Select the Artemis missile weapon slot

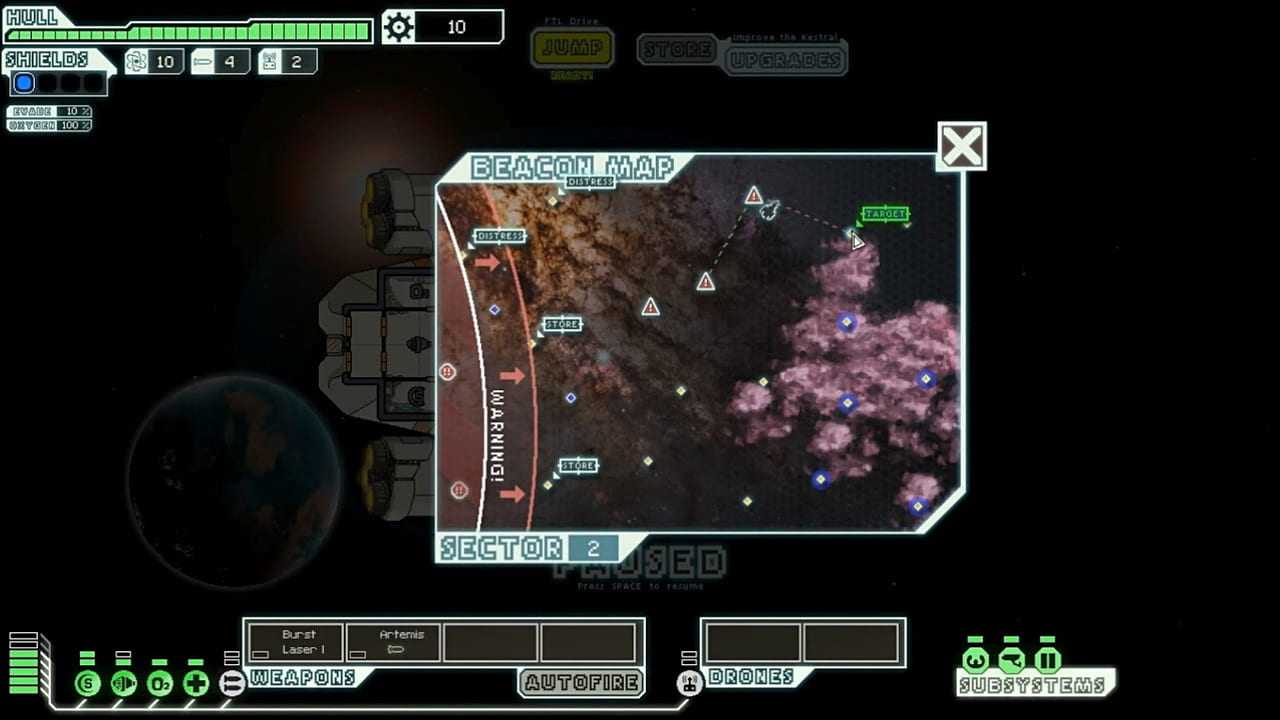coord(394,642)
